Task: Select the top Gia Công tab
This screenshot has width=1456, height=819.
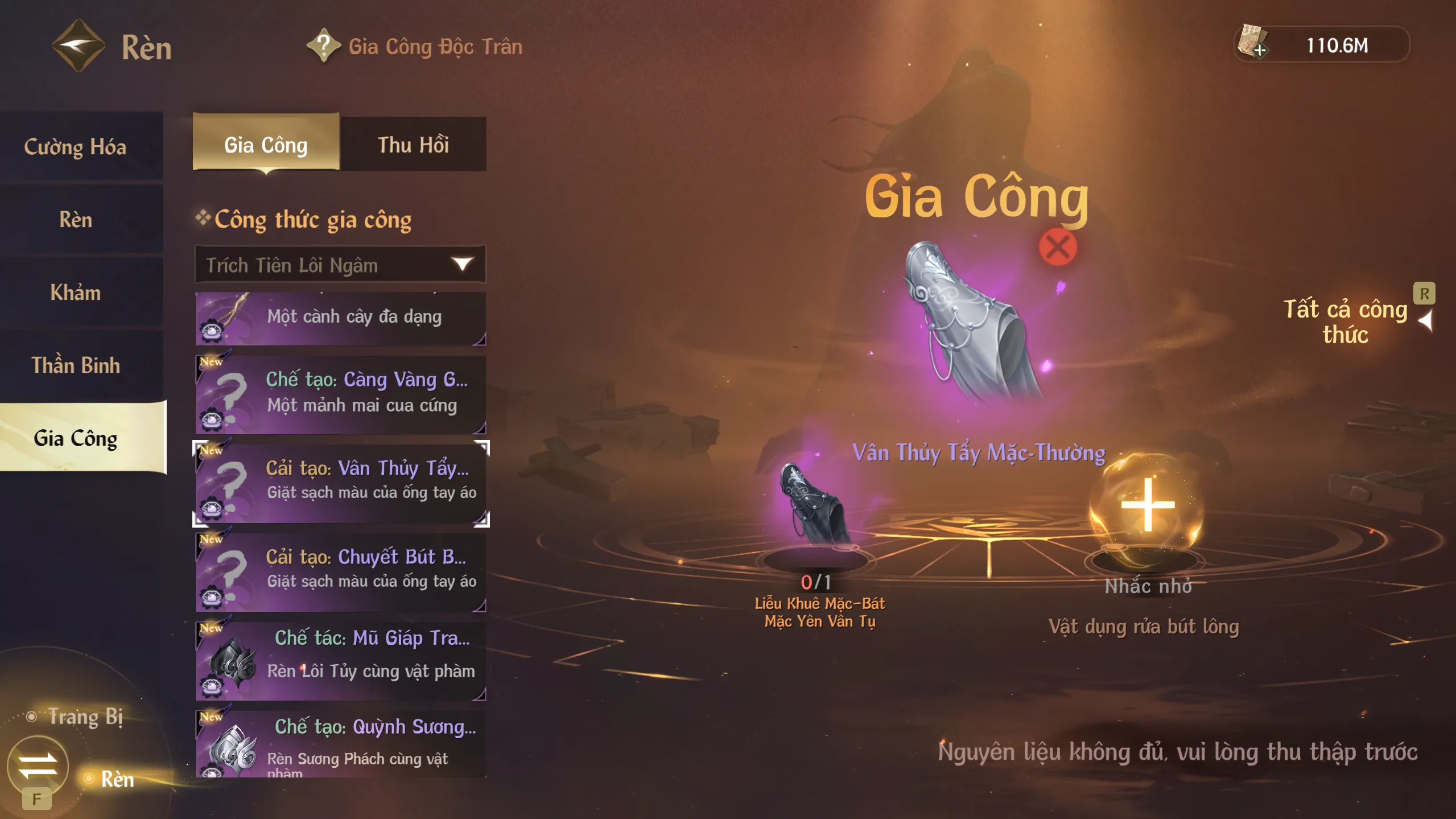Action: 266,145
